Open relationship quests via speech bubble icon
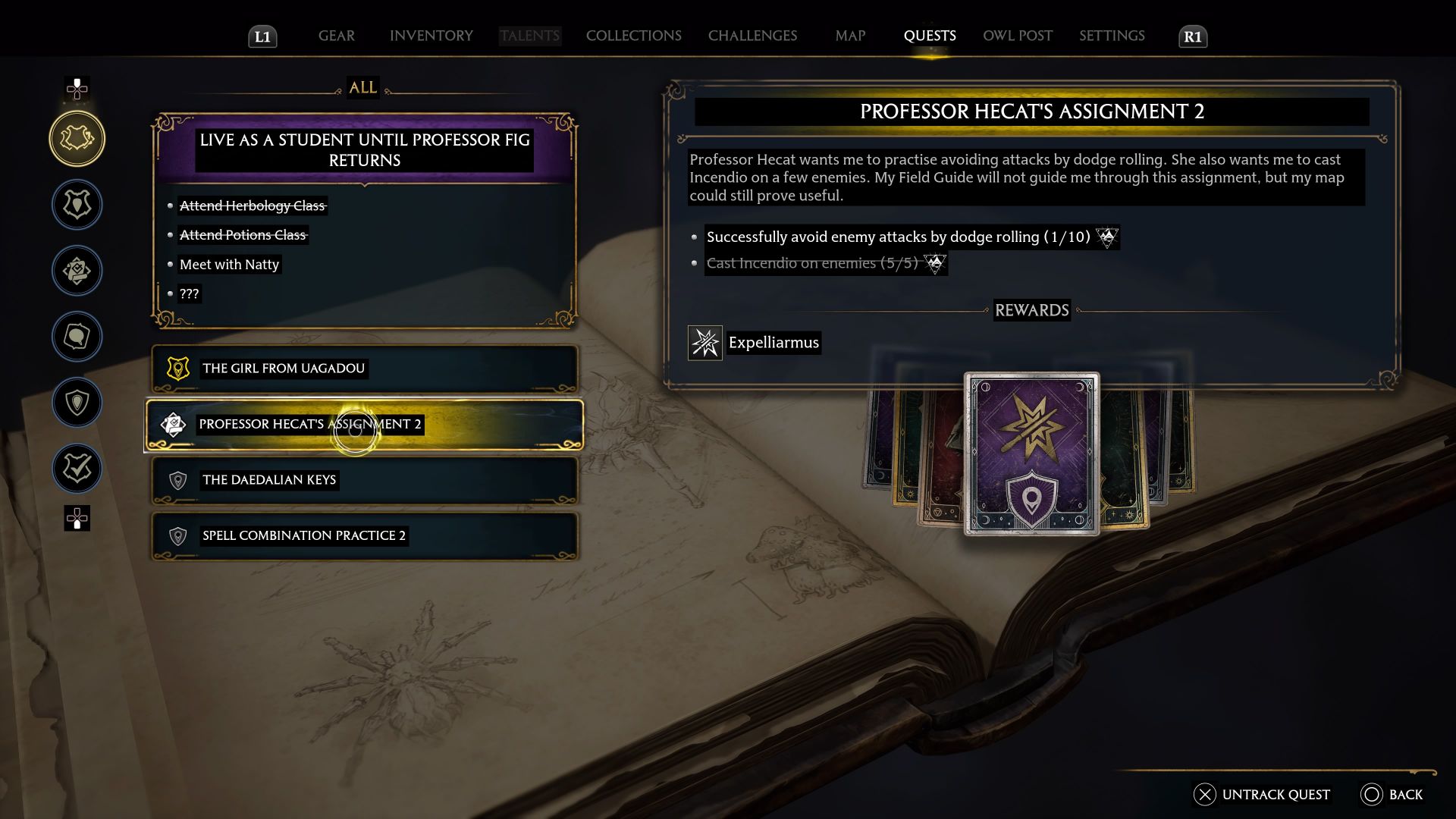 pos(77,337)
